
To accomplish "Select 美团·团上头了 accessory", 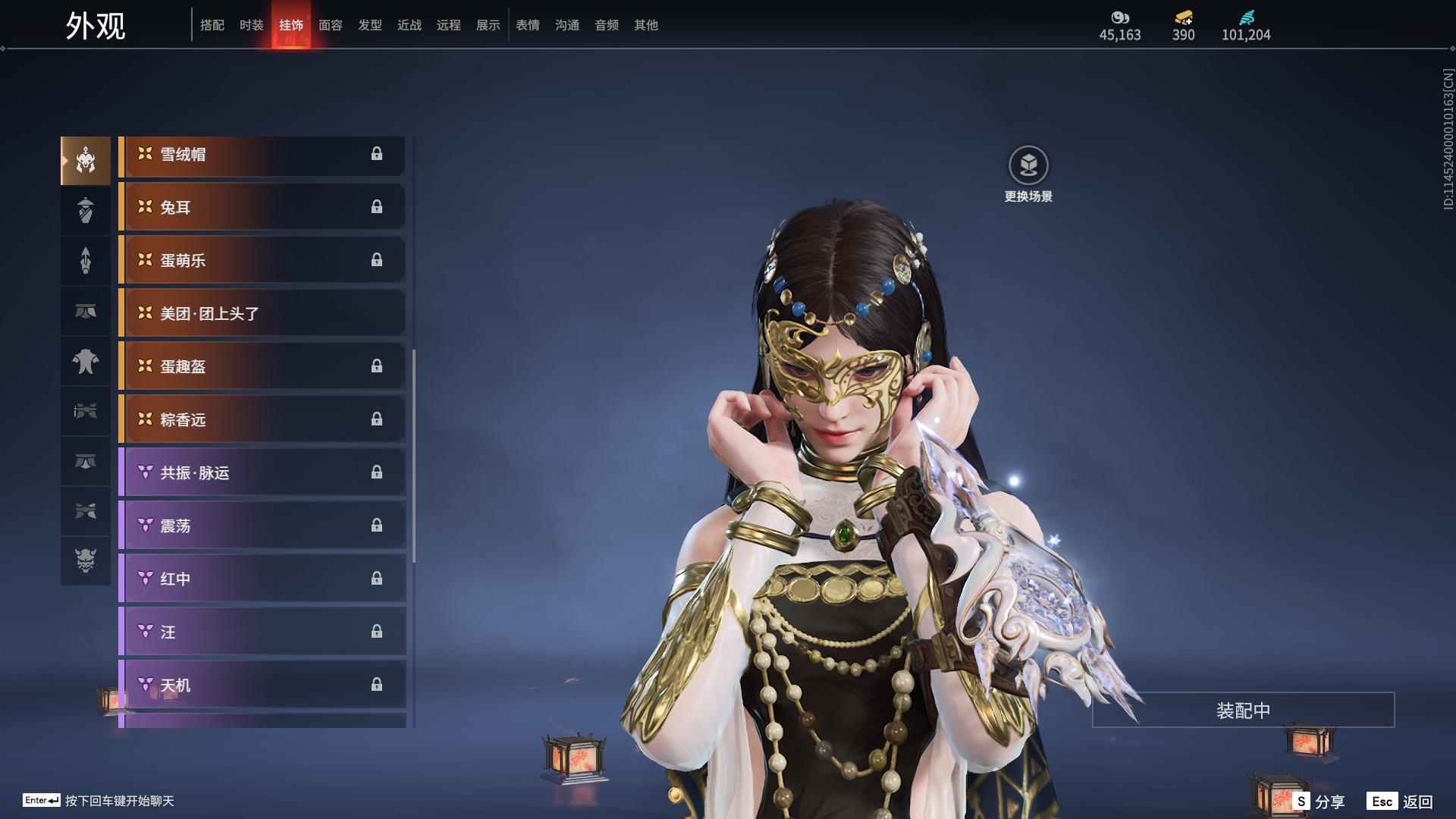I will (x=262, y=314).
